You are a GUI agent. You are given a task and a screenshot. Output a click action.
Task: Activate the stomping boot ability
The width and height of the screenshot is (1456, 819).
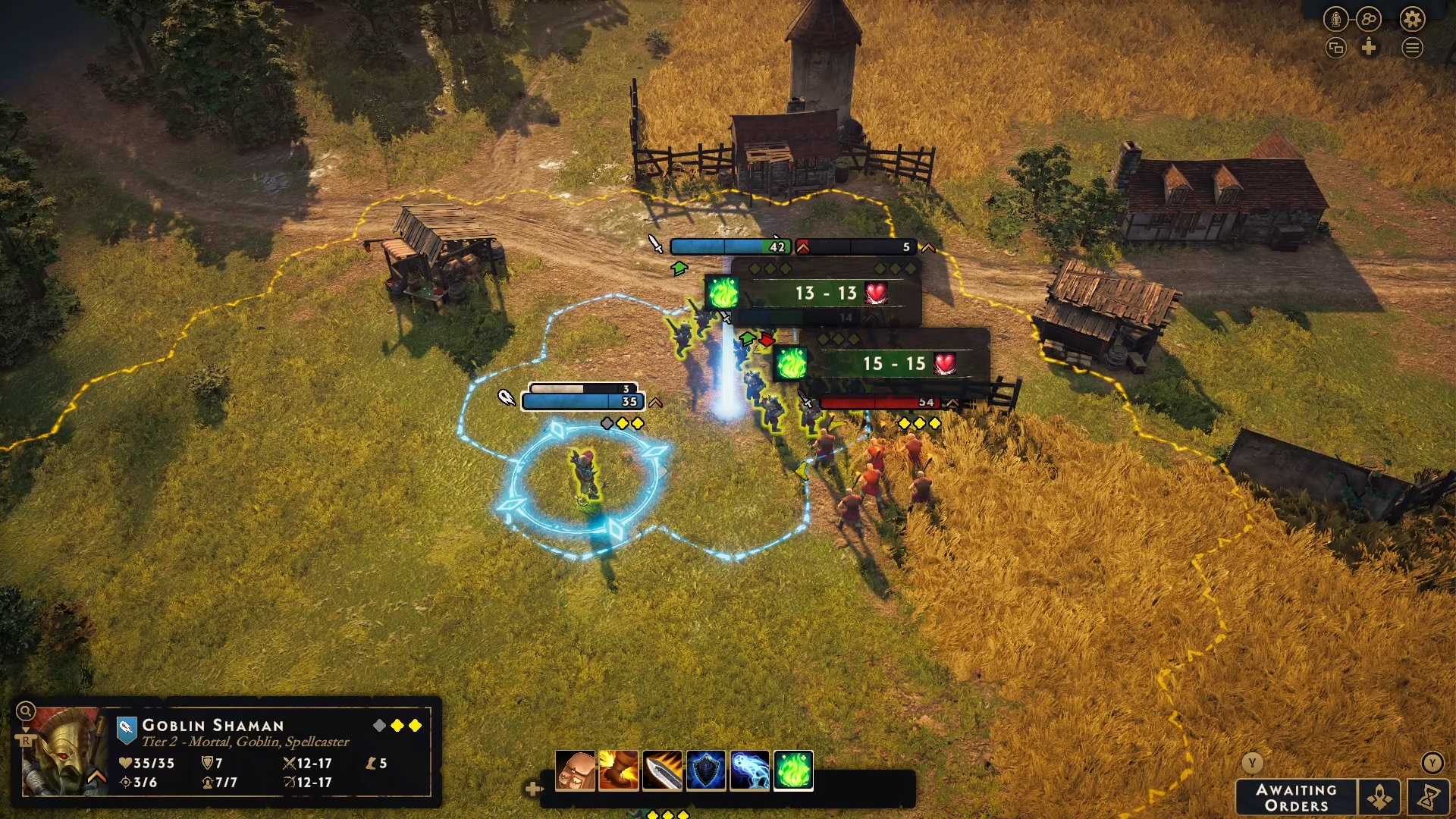(x=619, y=770)
